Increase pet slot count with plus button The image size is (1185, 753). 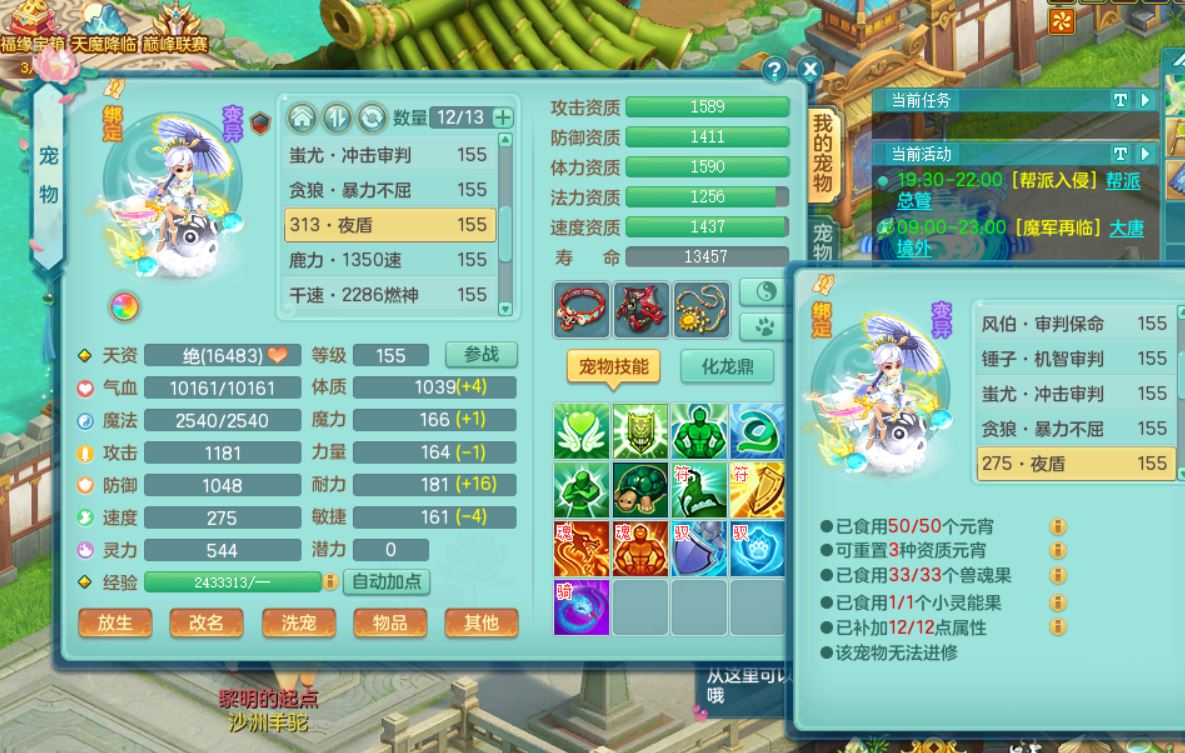point(502,118)
